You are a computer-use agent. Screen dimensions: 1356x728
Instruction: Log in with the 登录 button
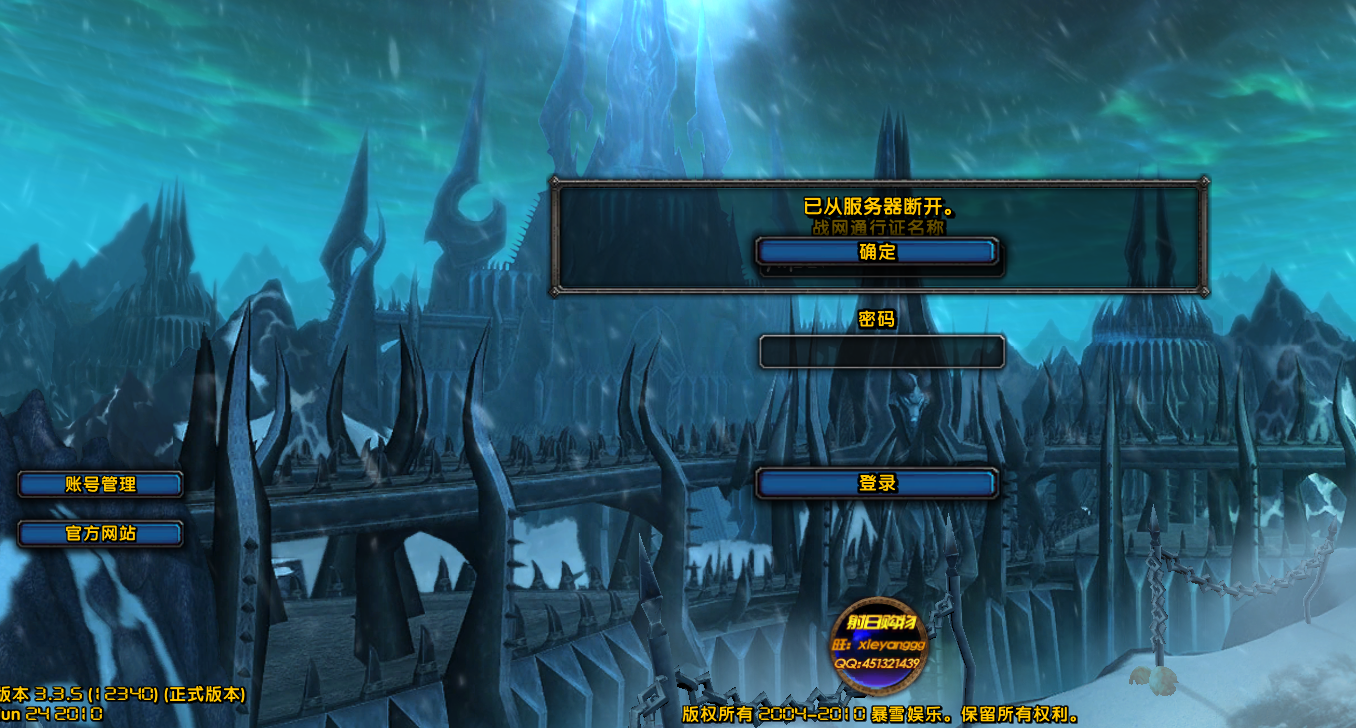[877, 483]
